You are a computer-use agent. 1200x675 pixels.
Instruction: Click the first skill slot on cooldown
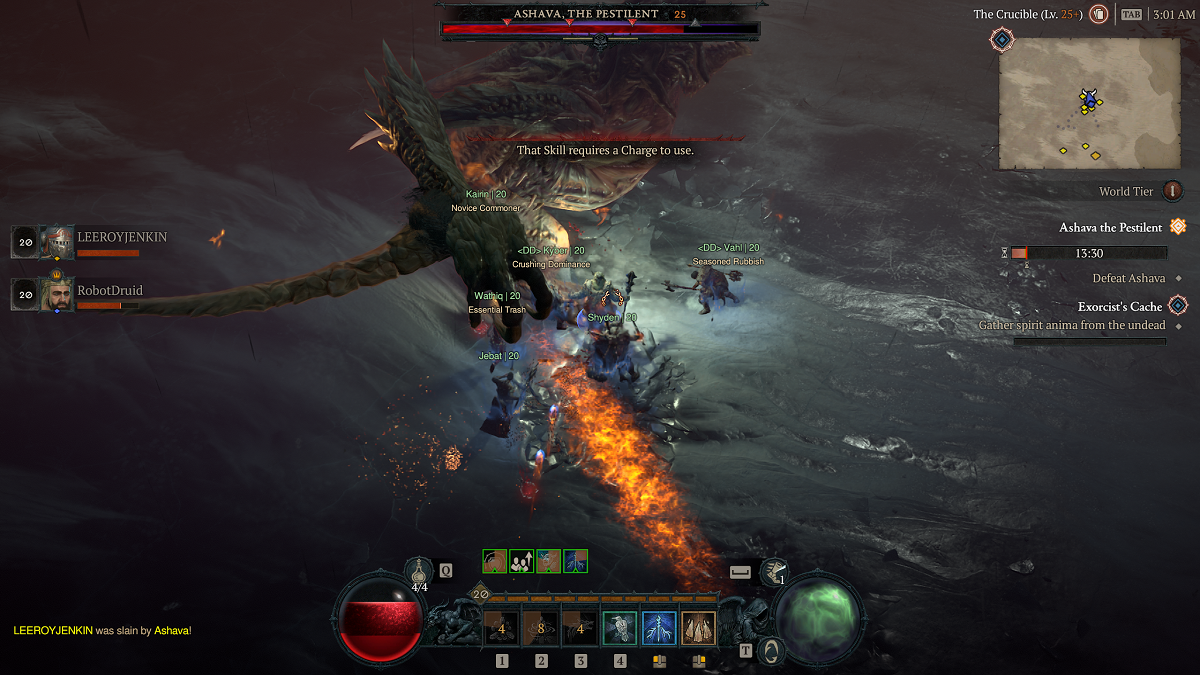[x=502, y=628]
